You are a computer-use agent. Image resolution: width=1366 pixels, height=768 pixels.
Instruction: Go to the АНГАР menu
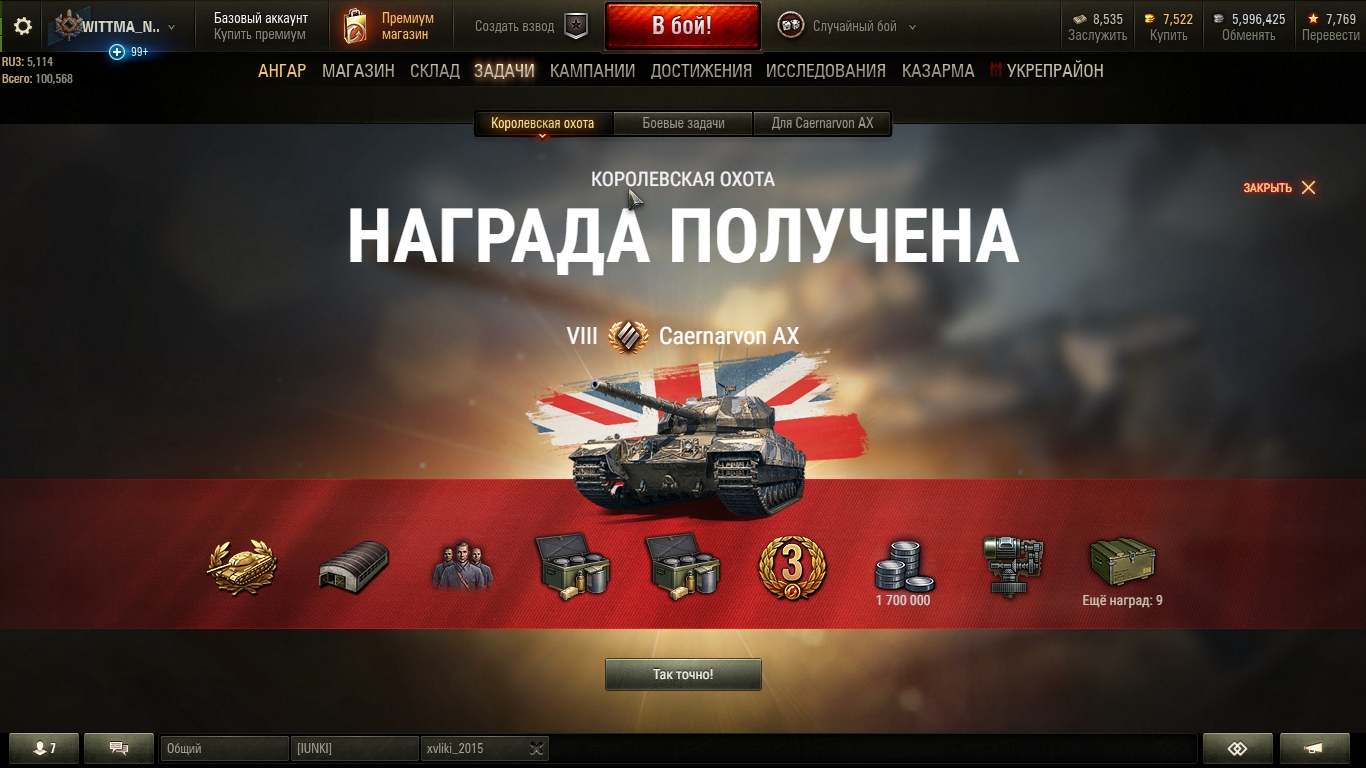(282, 71)
